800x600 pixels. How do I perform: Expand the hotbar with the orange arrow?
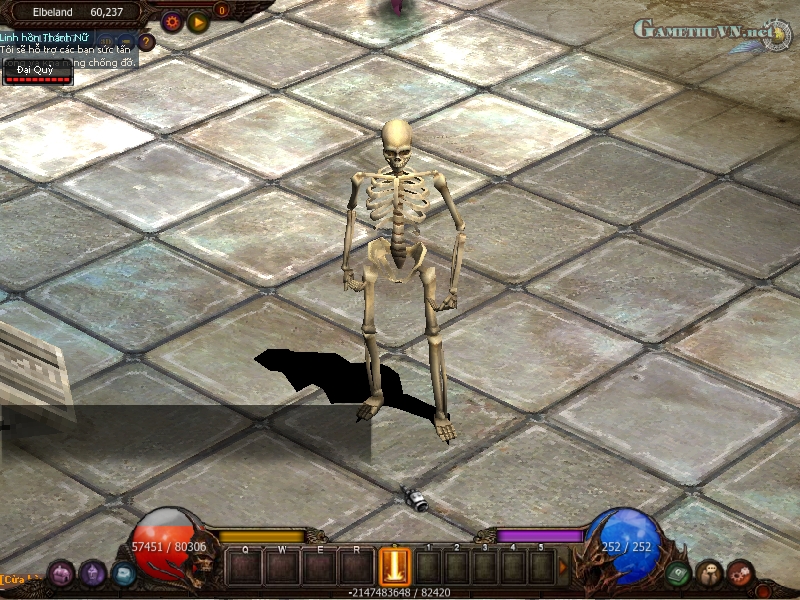click(562, 567)
